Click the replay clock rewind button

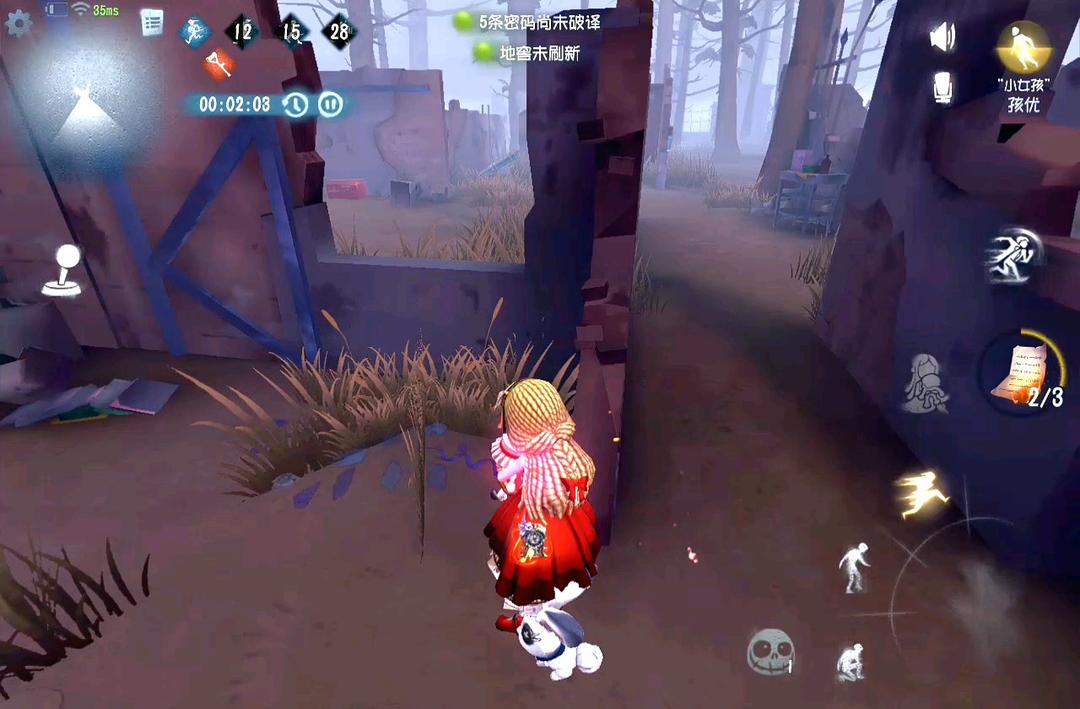click(x=295, y=104)
